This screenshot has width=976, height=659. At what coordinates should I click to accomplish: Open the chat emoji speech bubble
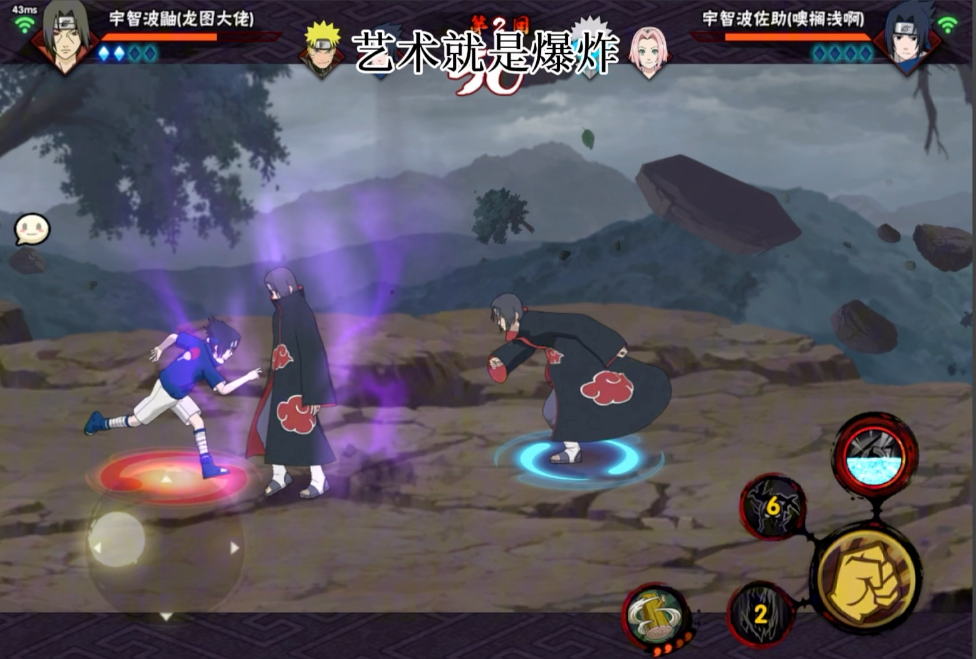click(31, 230)
